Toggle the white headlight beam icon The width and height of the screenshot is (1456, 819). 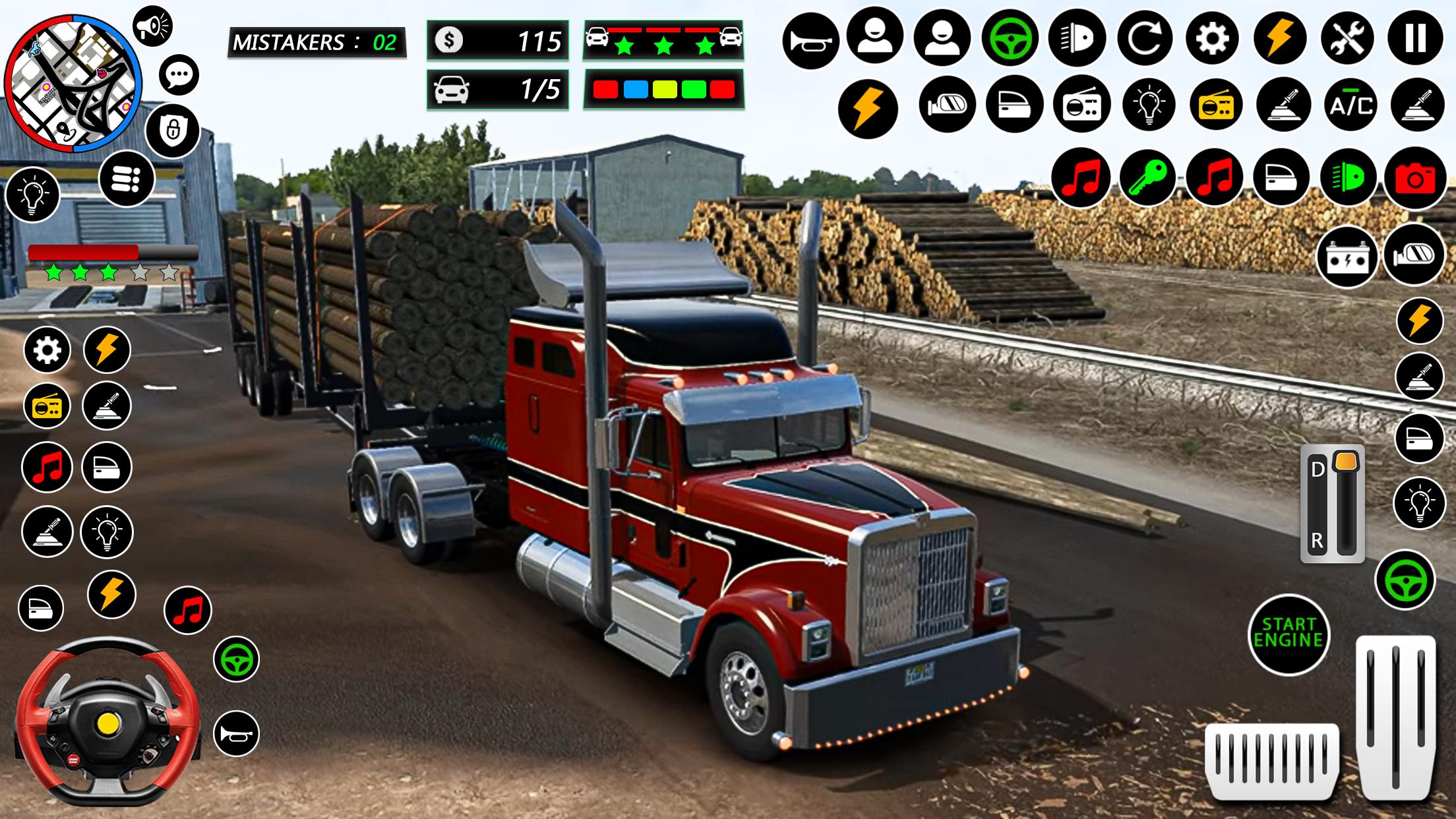point(1077,40)
